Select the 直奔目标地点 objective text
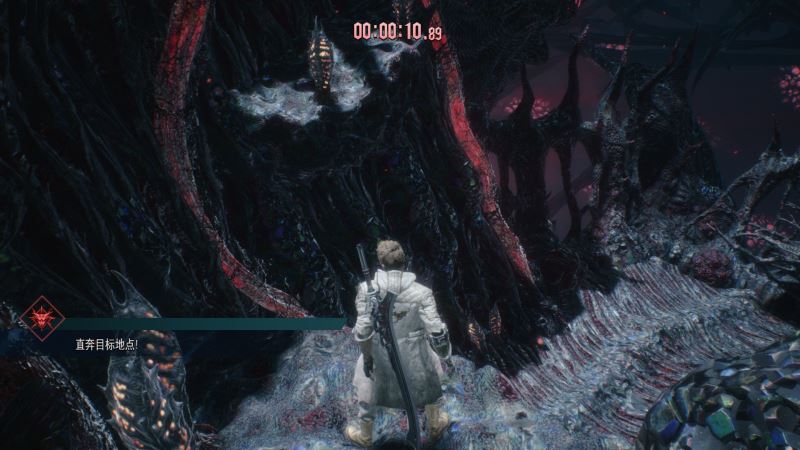 (x=106, y=344)
